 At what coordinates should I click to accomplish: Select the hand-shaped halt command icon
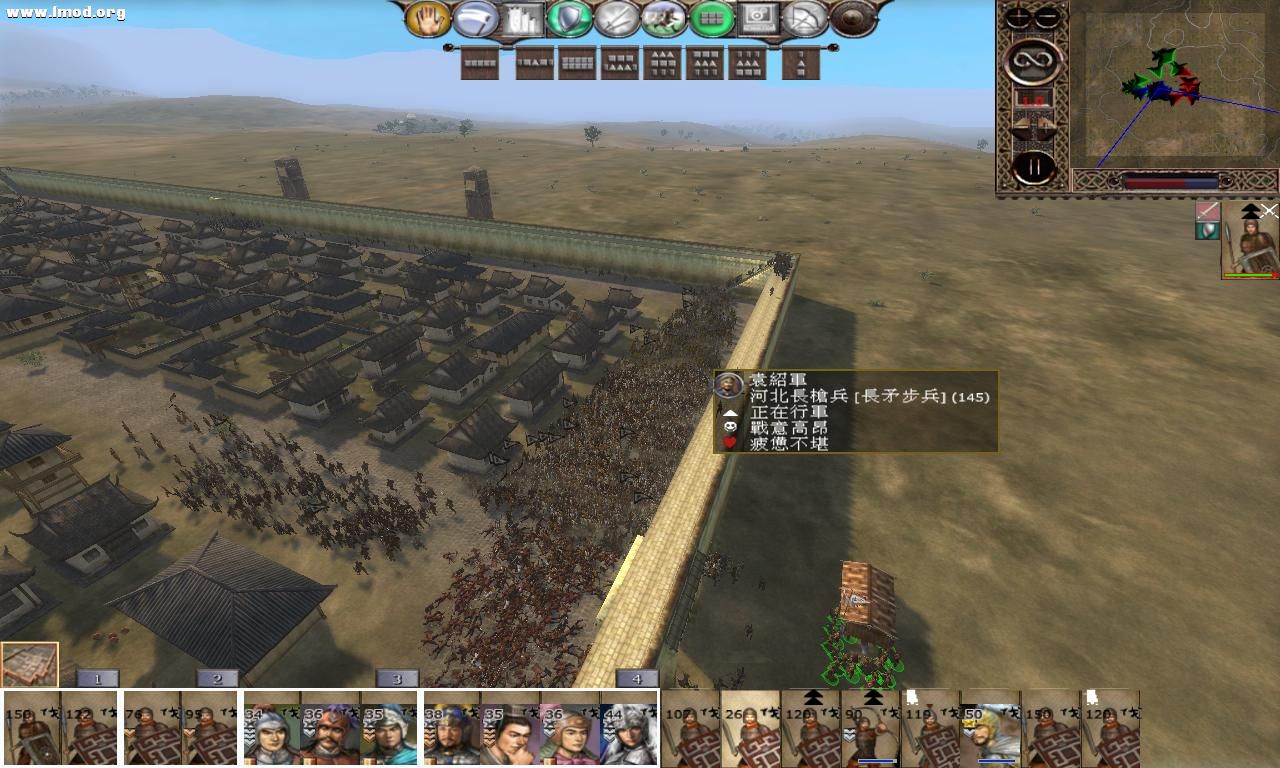pyautogui.click(x=426, y=18)
